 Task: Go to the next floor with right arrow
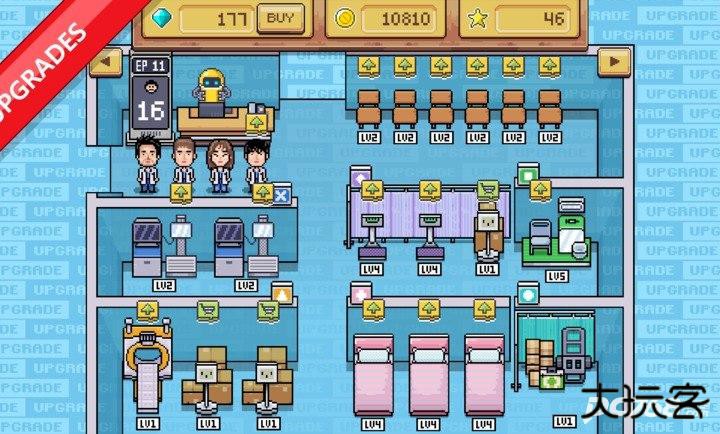pyautogui.click(x=615, y=62)
